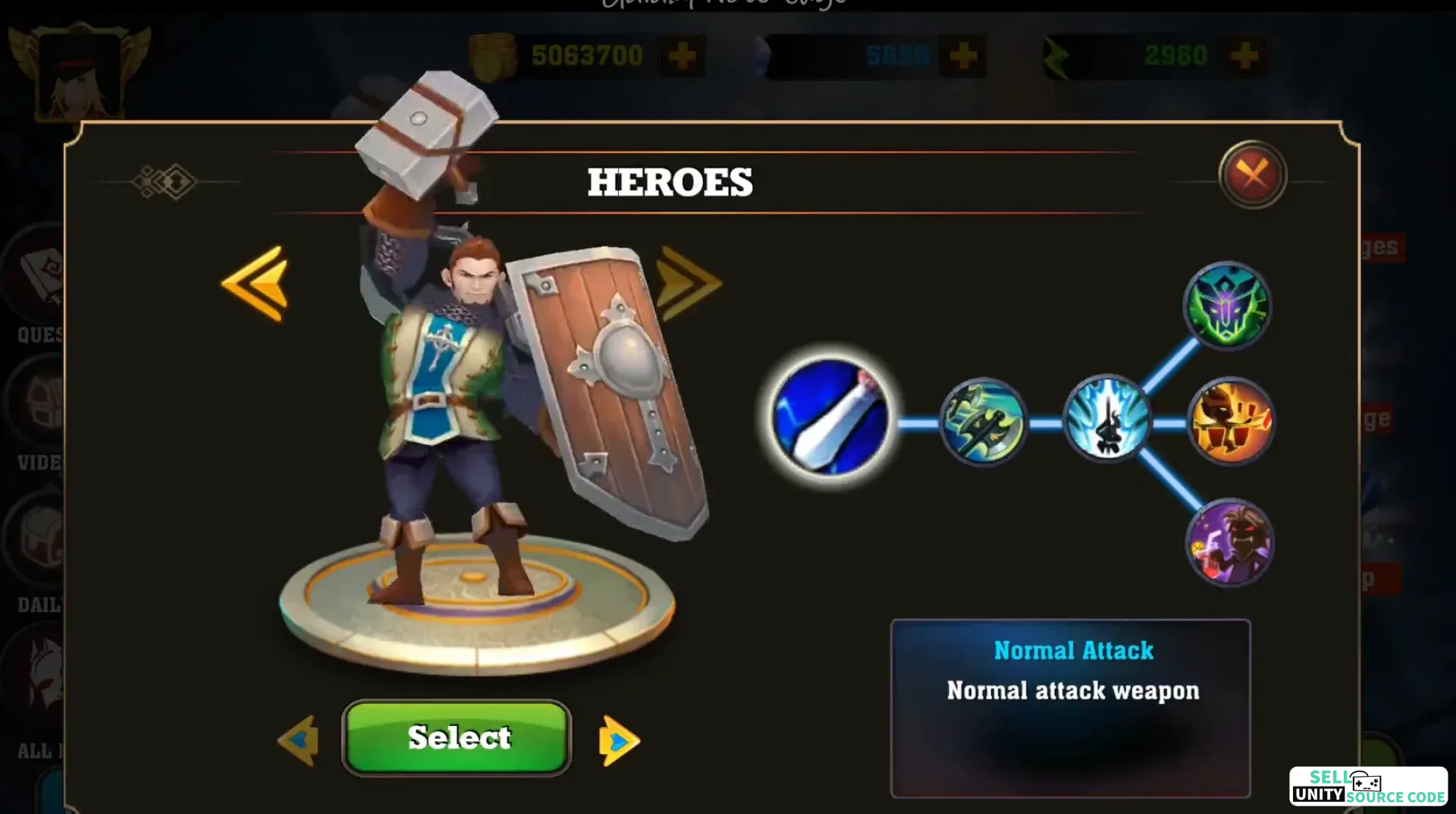Click the green Select button

(457, 737)
